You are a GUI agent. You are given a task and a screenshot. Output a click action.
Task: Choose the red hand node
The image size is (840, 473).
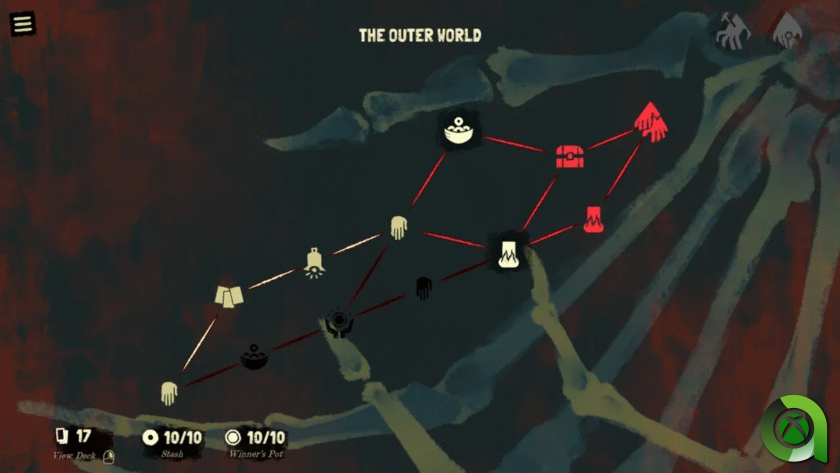(x=650, y=123)
